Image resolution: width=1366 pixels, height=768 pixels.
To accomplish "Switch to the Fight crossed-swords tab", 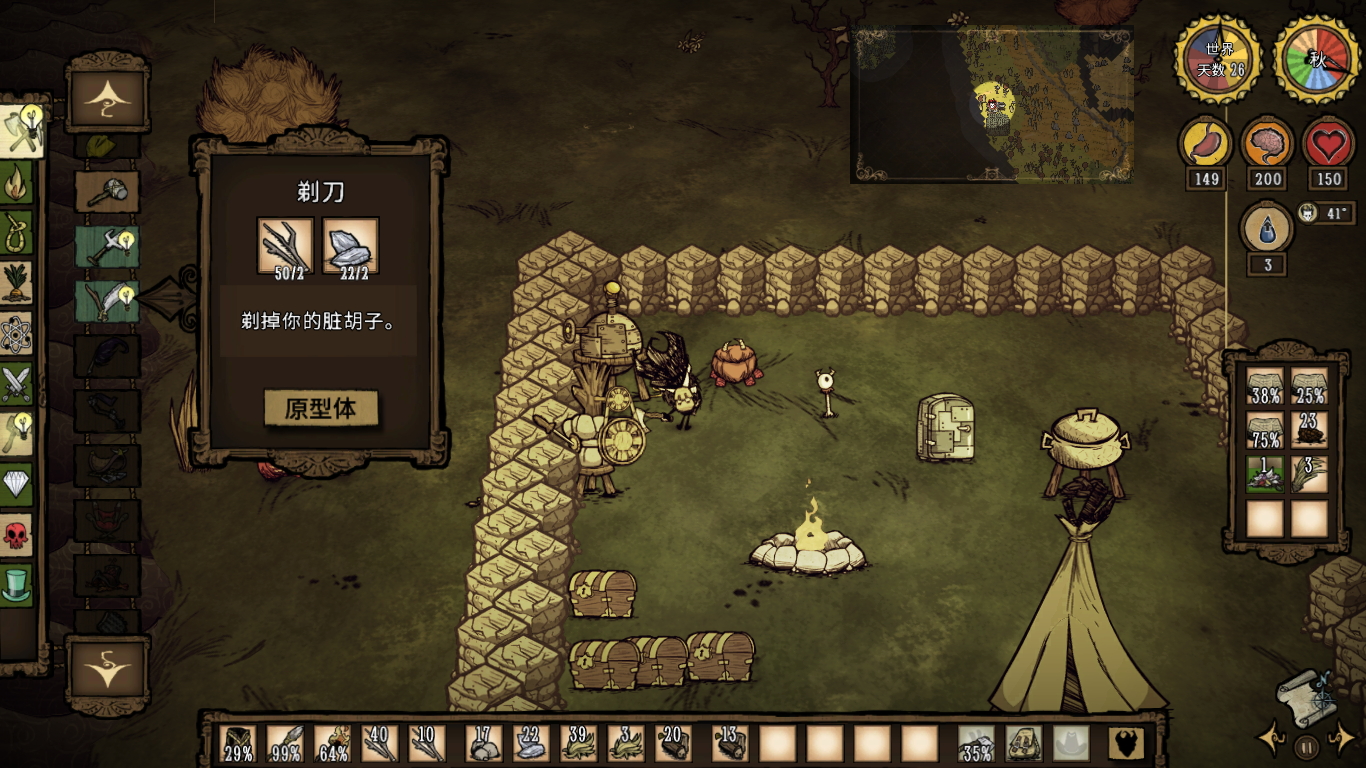I will point(17,383).
